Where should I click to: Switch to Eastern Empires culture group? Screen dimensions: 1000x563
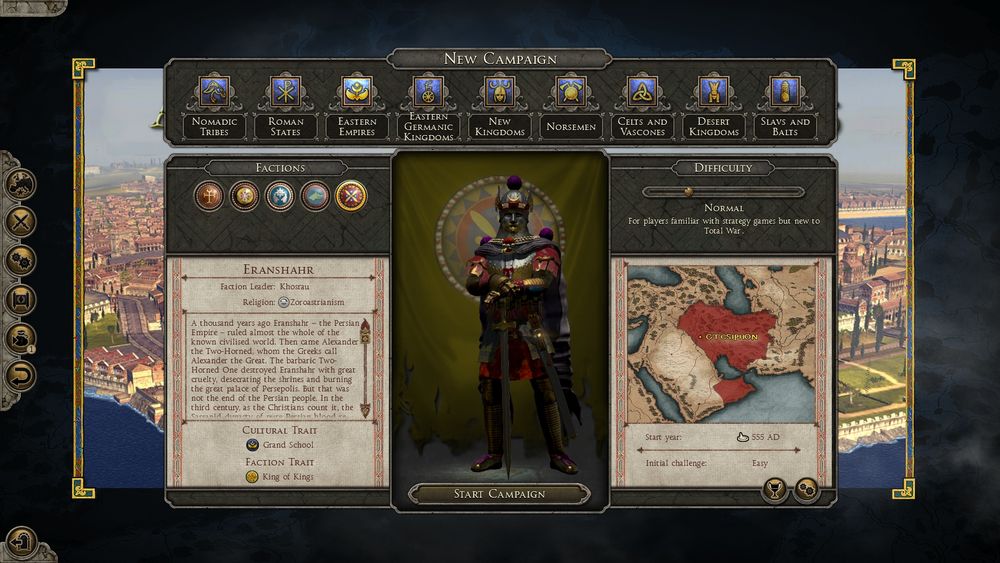click(357, 103)
